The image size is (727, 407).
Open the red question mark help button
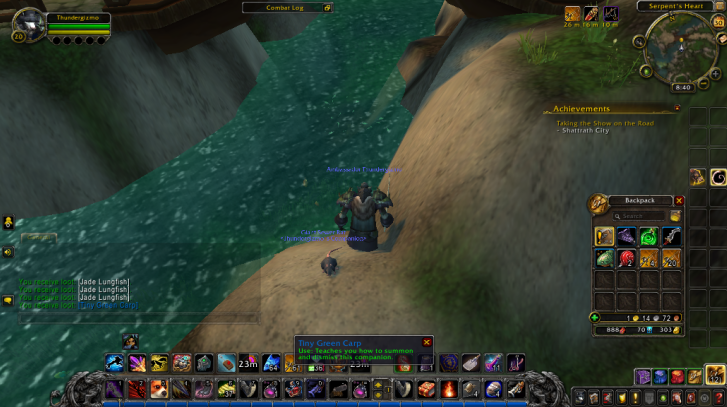[718, 397]
